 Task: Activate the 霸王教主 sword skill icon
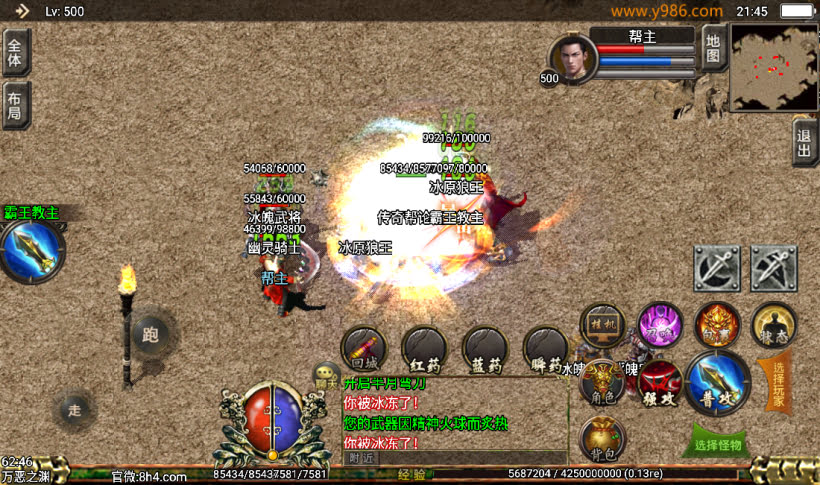pyautogui.click(x=32, y=252)
